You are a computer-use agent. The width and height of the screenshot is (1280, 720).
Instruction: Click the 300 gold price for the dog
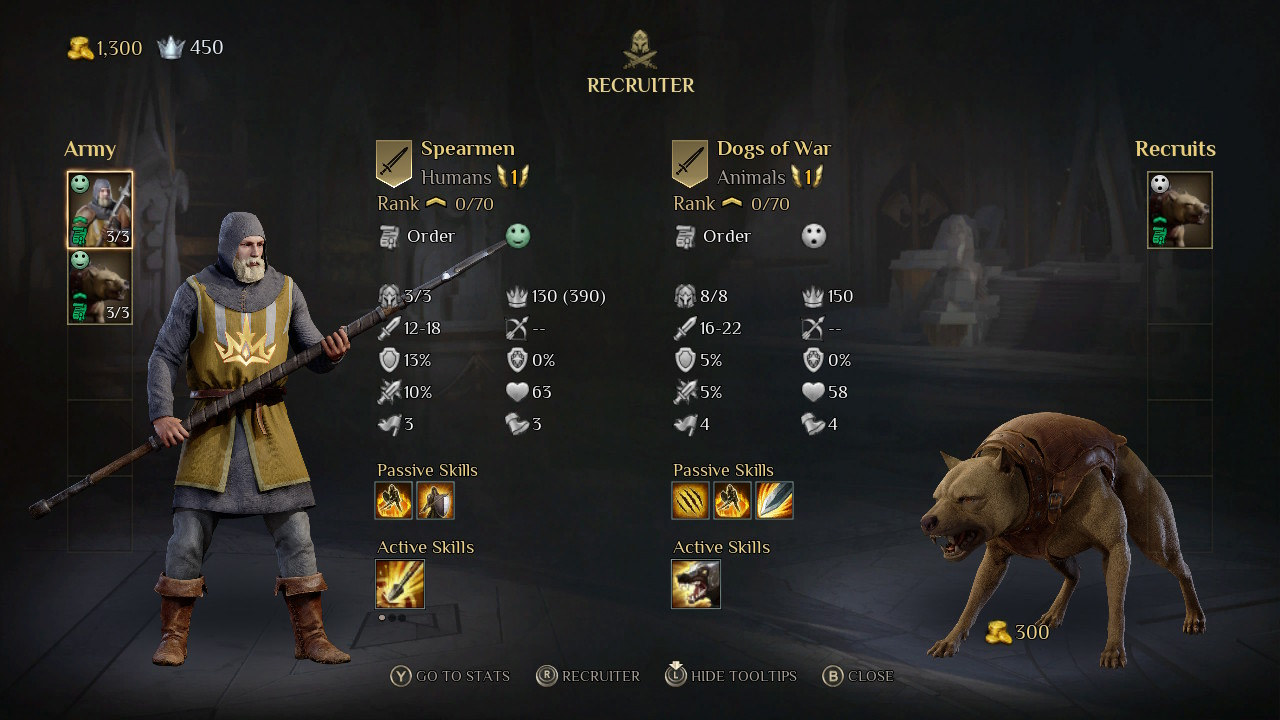click(x=1018, y=632)
